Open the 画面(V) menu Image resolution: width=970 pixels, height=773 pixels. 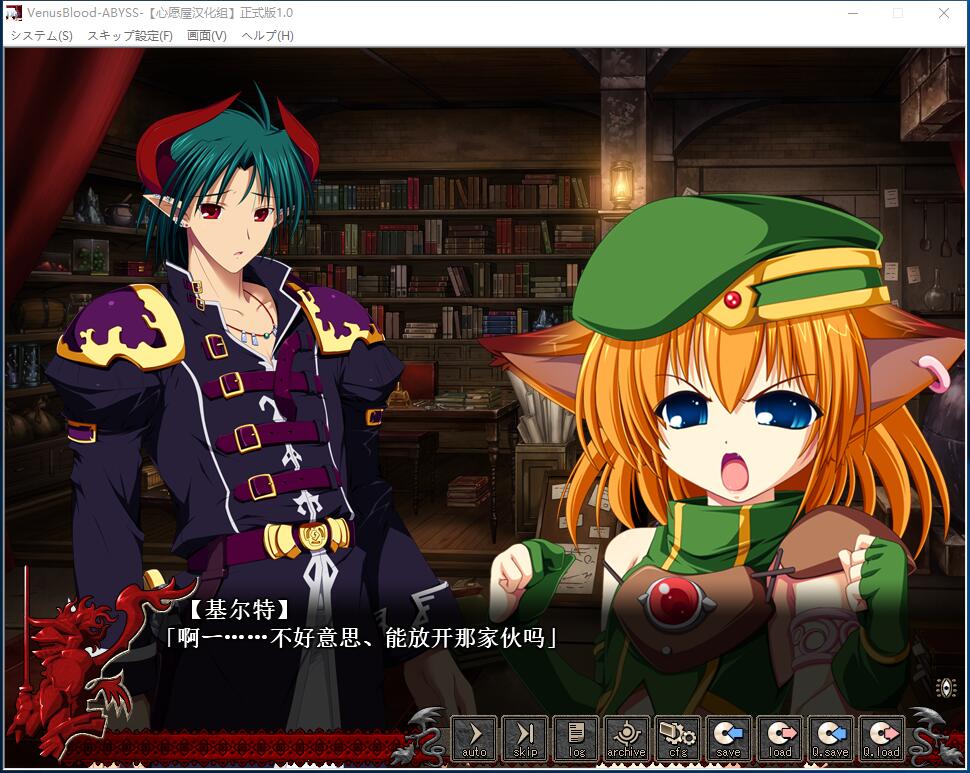pyautogui.click(x=207, y=36)
